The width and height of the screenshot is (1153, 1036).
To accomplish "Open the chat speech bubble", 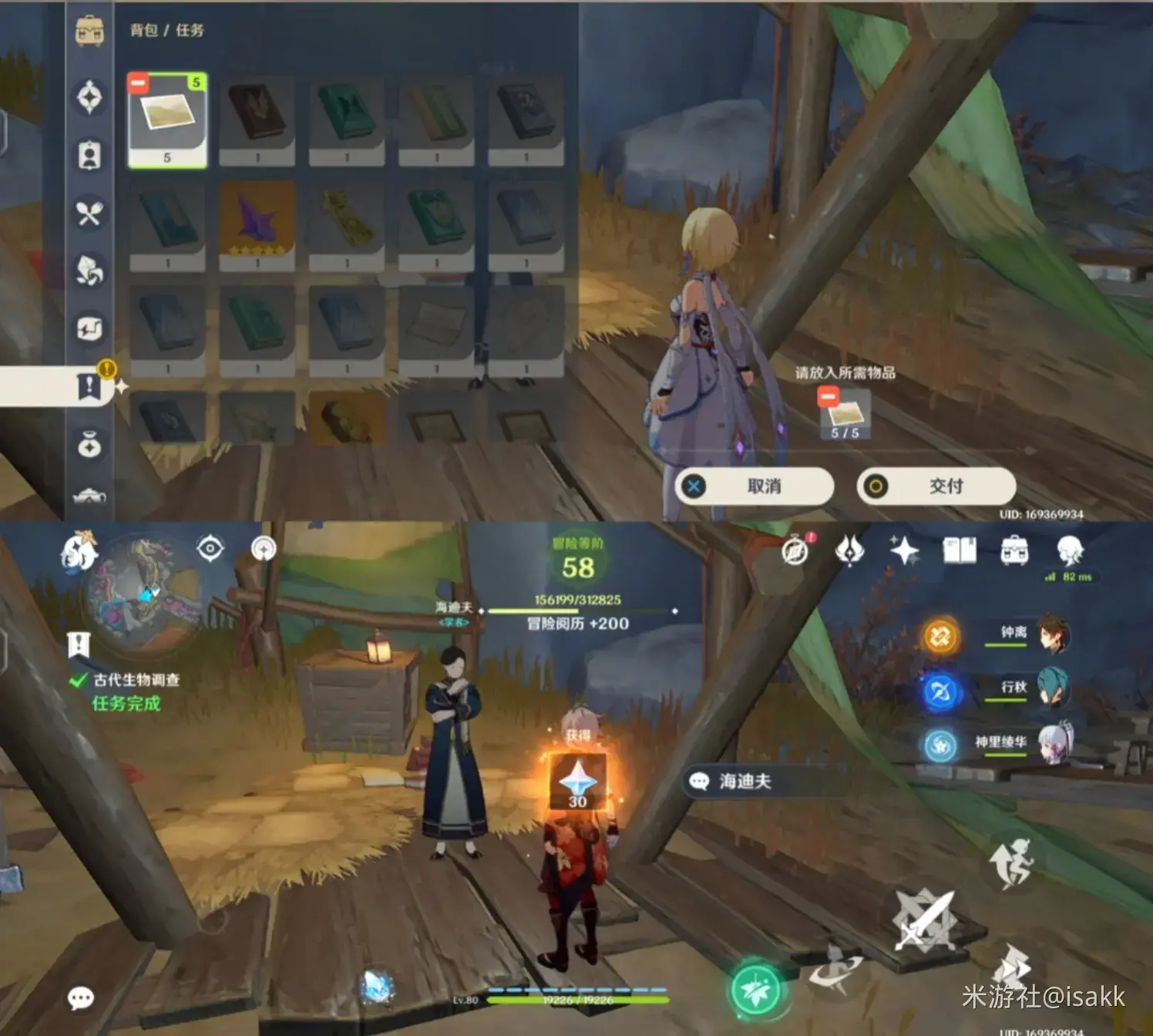I will (x=81, y=998).
